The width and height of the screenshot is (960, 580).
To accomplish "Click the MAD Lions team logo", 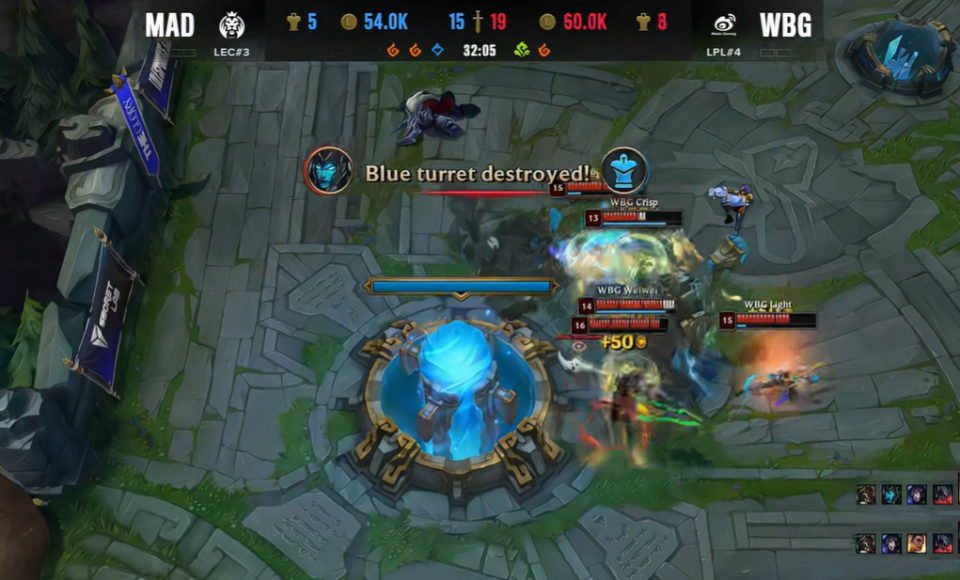I will [232, 25].
